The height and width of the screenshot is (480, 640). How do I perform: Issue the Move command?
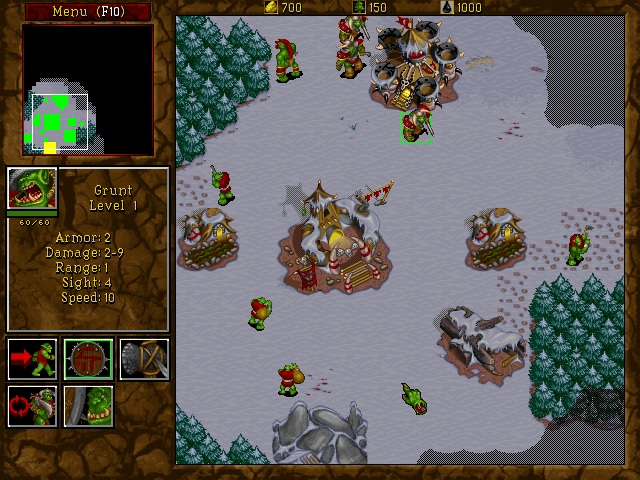click(x=32, y=358)
